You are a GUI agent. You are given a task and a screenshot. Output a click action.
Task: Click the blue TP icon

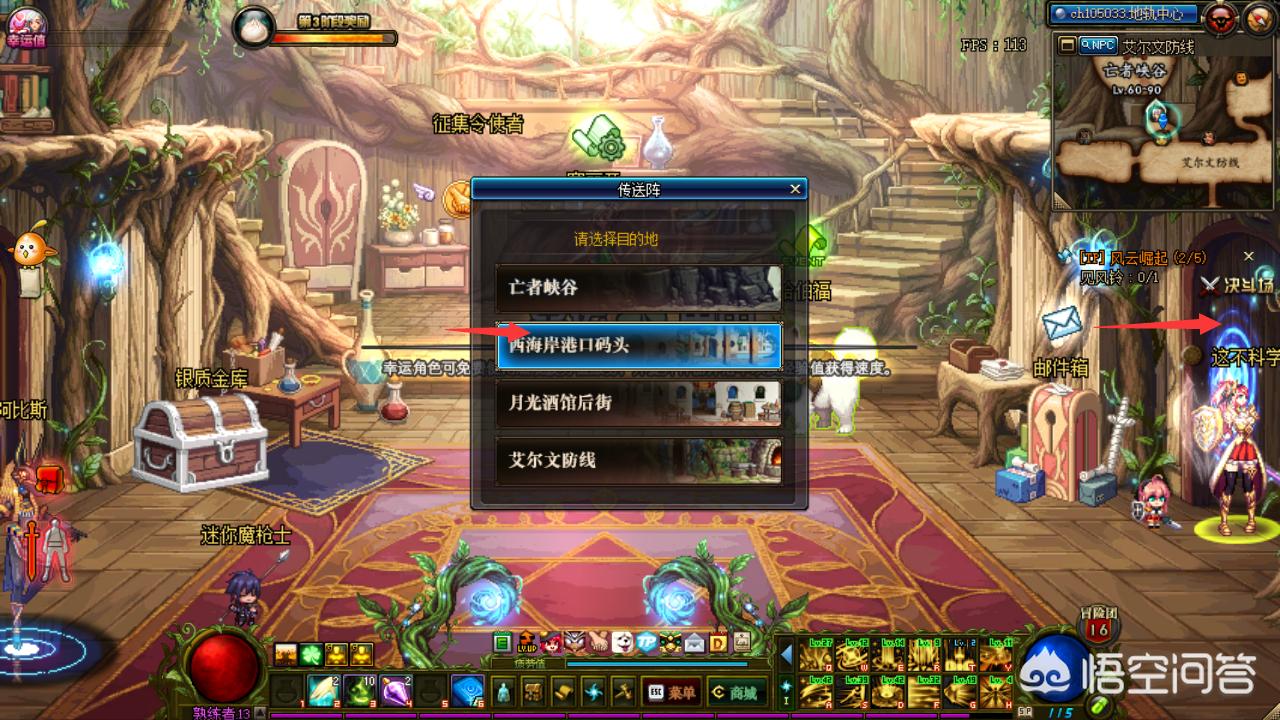[x=646, y=642]
